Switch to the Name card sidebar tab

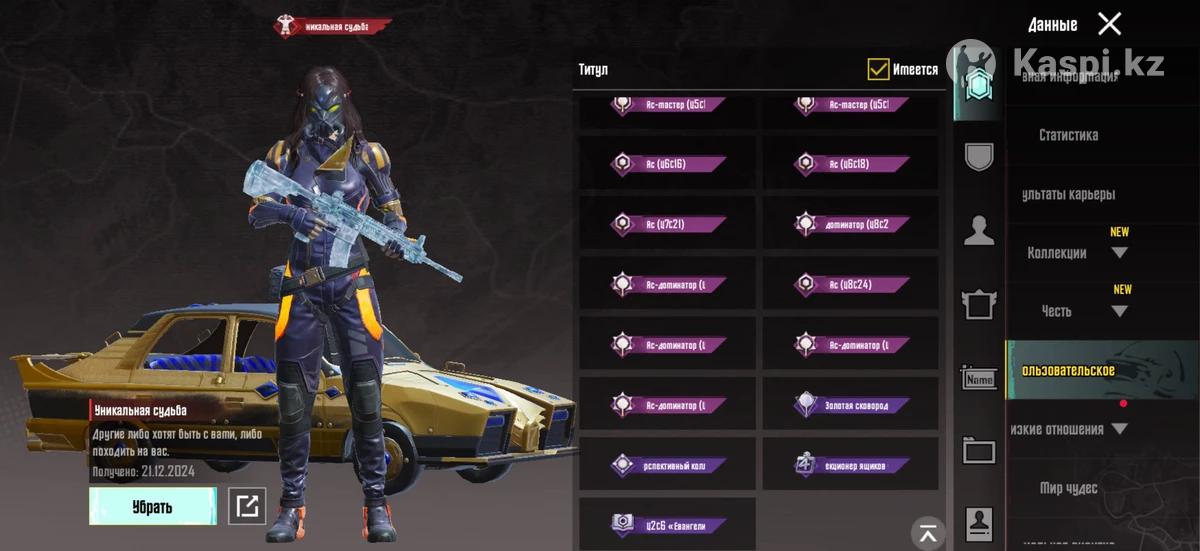979,379
